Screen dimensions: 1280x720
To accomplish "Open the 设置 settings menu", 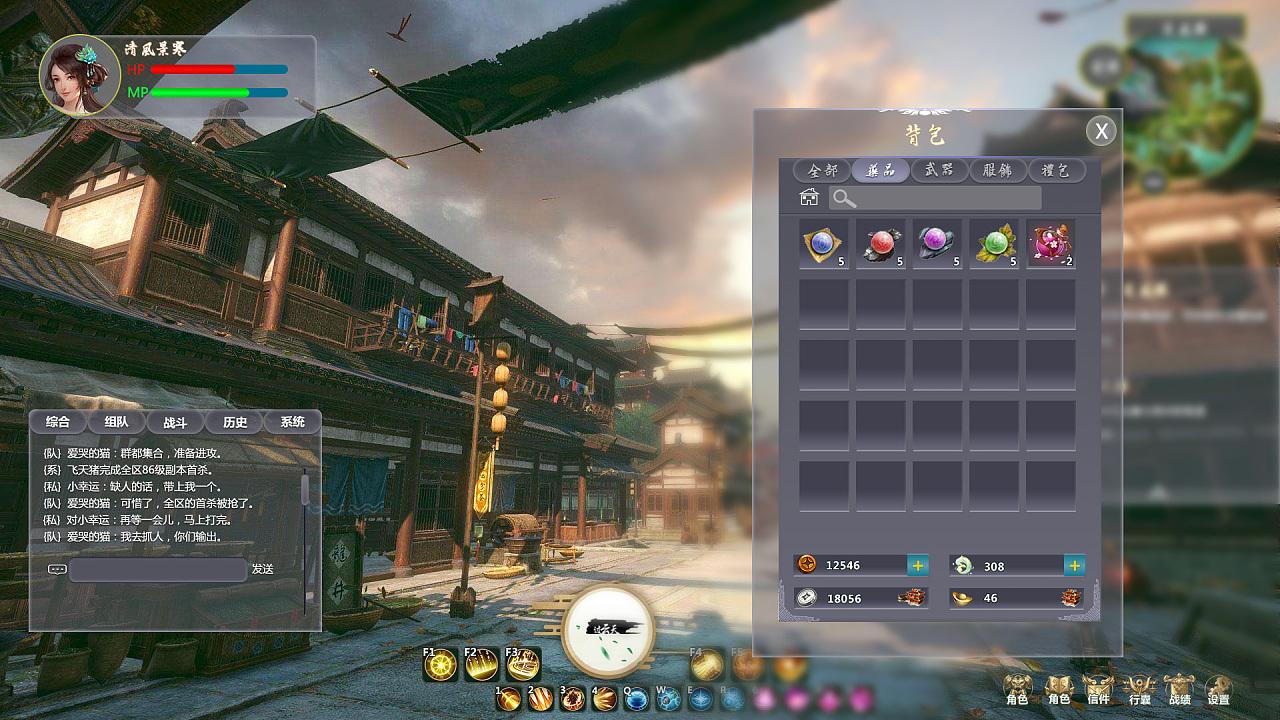I will 1218,688.
